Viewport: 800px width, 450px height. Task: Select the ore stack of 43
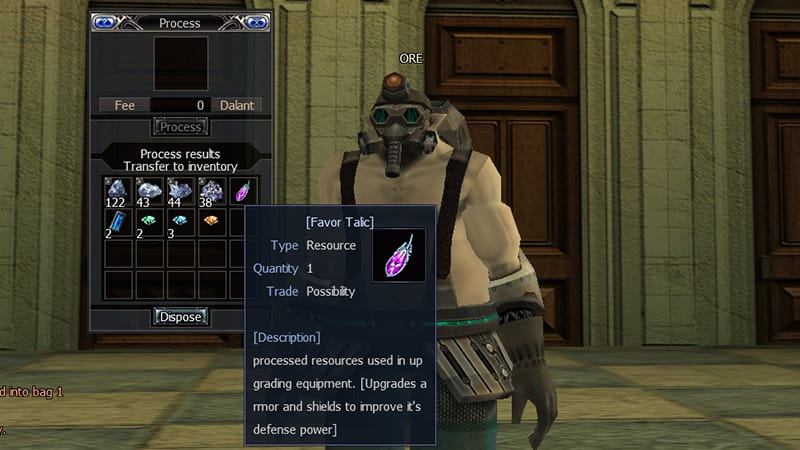149,191
